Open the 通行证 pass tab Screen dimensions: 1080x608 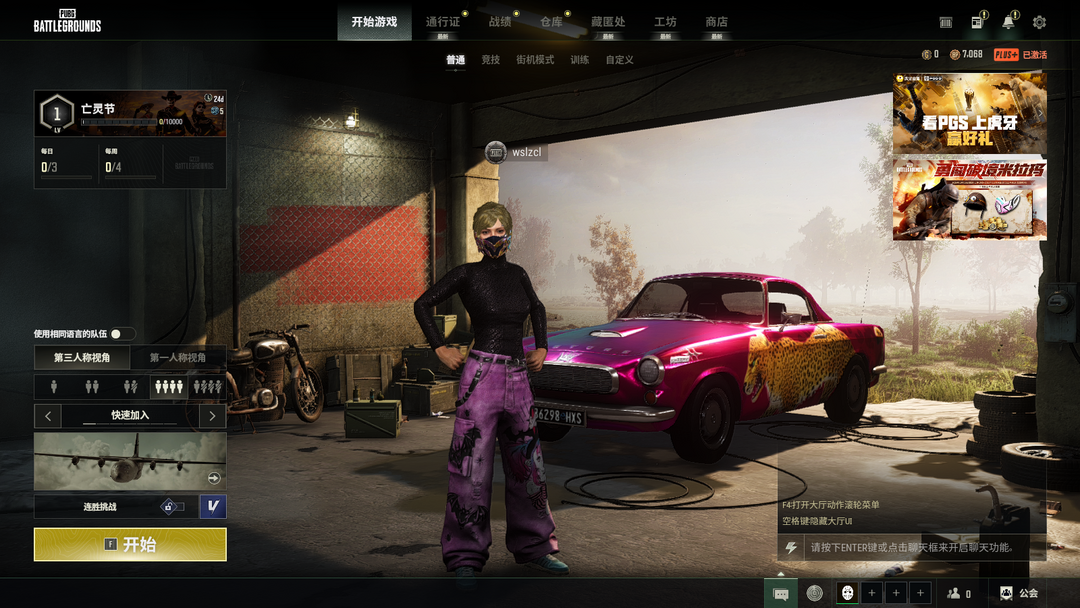pyautogui.click(x=443, y=22)
